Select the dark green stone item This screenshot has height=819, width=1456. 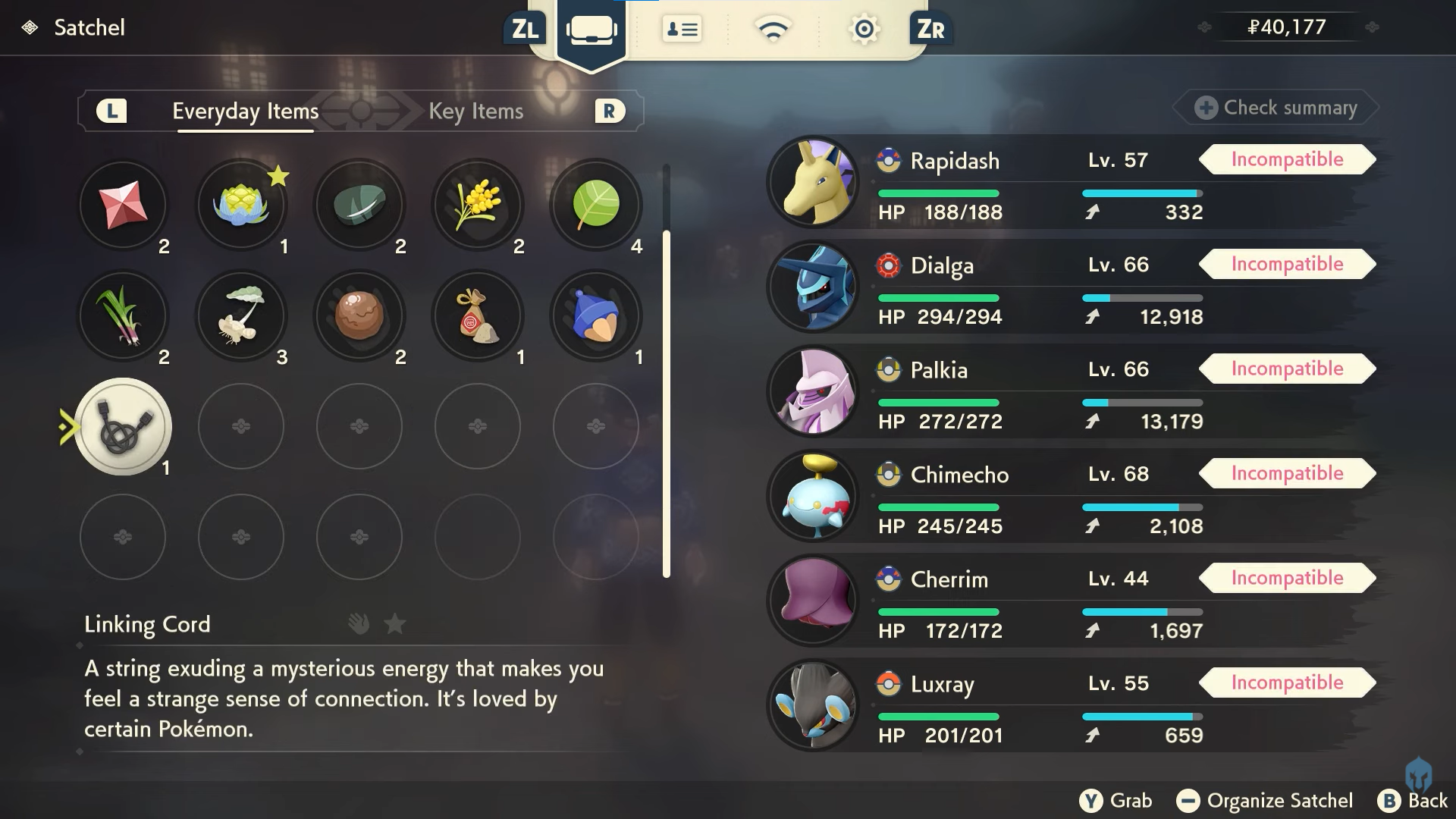(359, 205)
